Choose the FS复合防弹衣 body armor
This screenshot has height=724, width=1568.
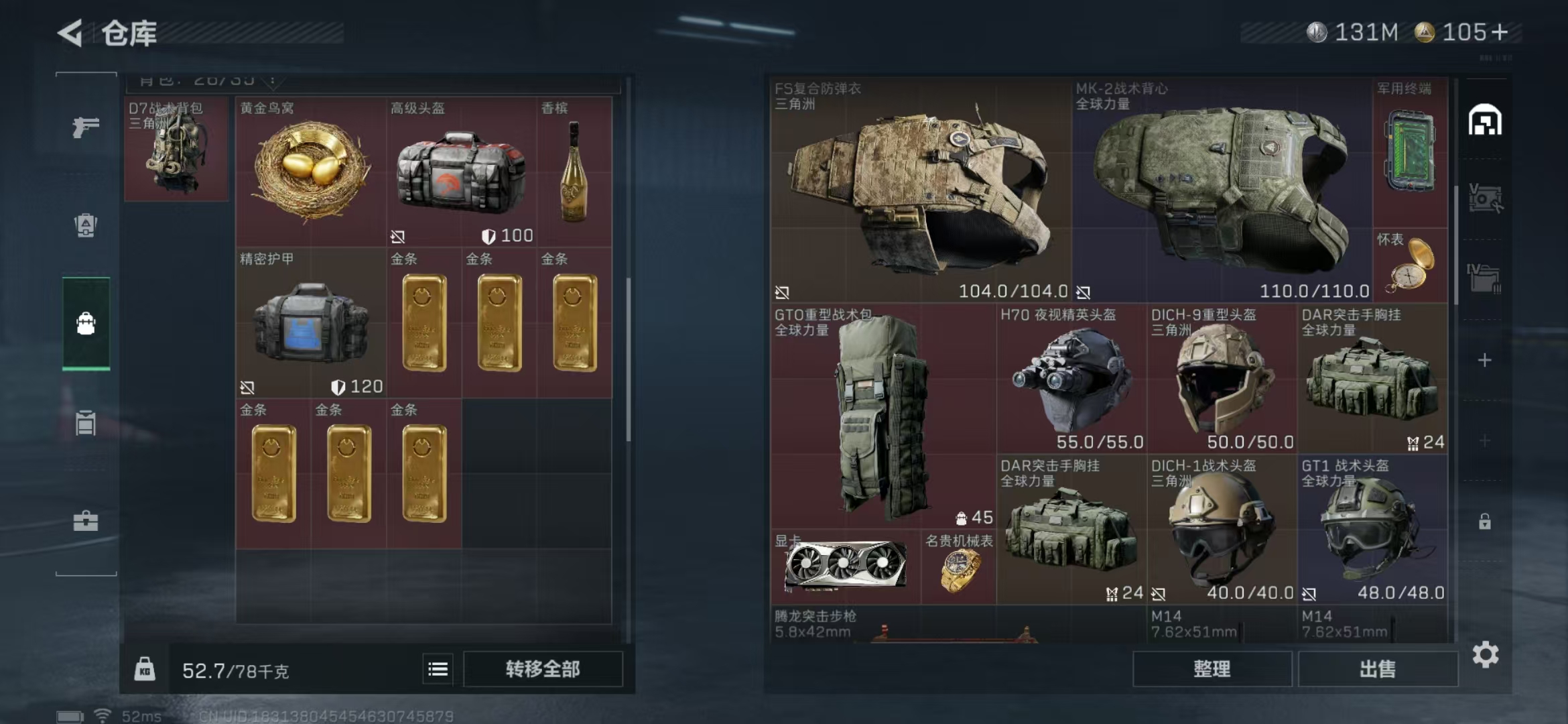point(921,189)
